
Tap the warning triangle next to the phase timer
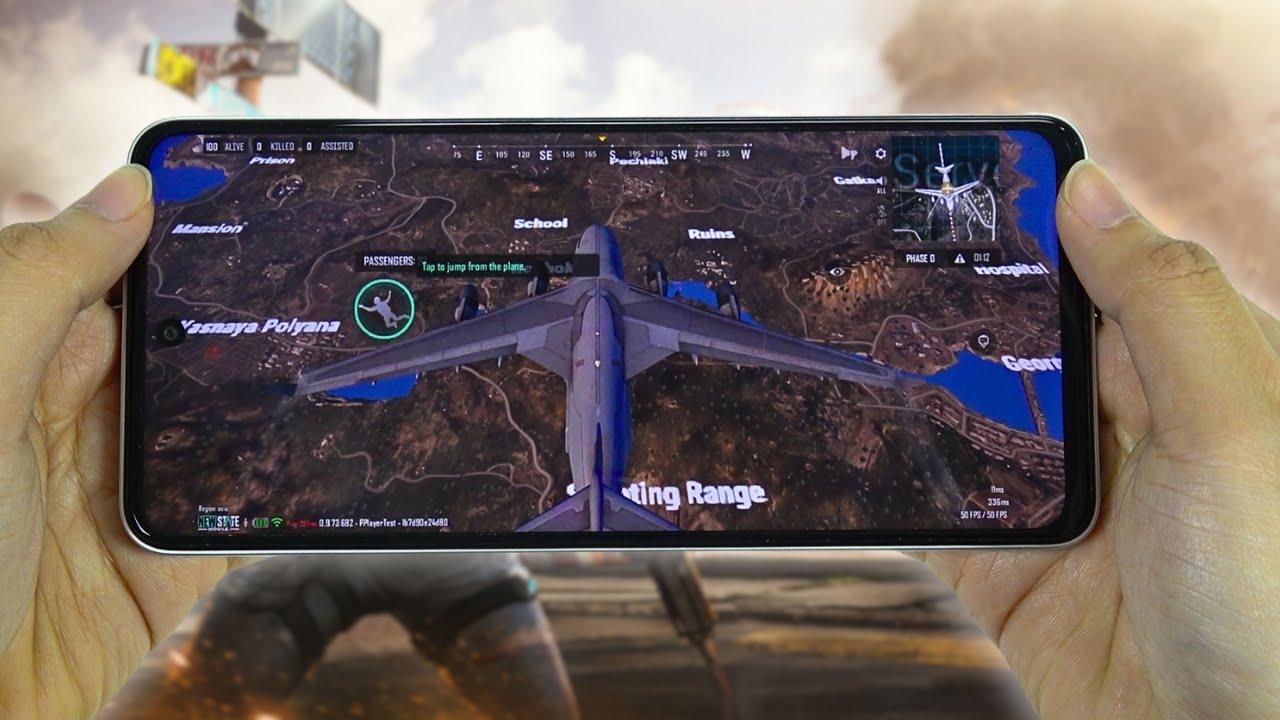point(960,258)
